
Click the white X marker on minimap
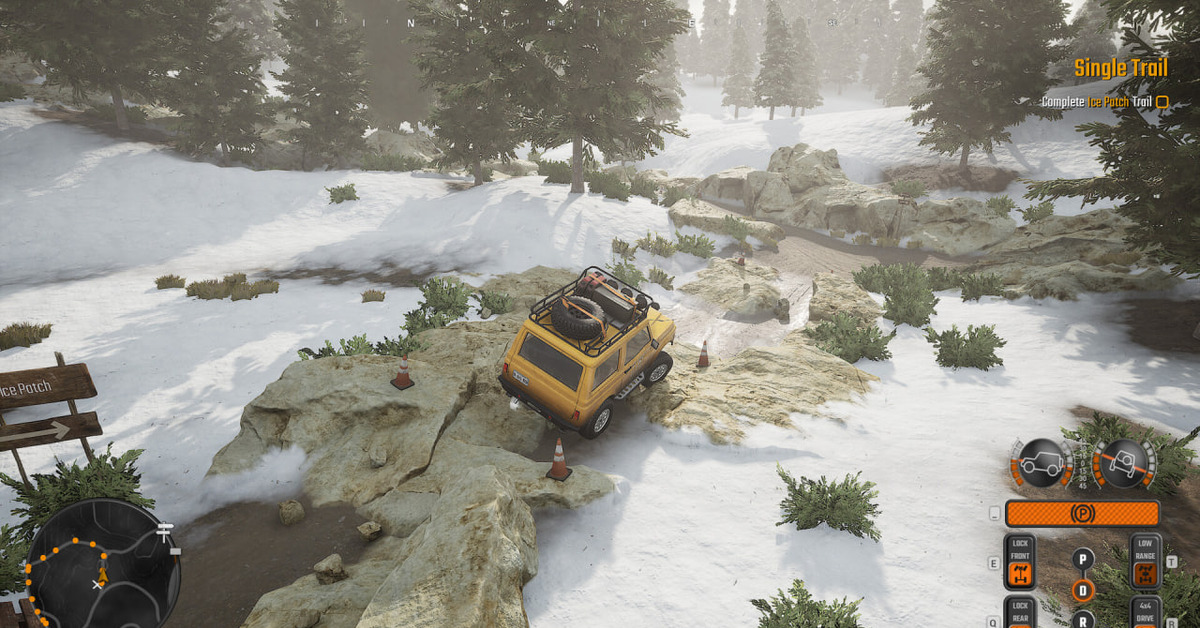point(97,583)
